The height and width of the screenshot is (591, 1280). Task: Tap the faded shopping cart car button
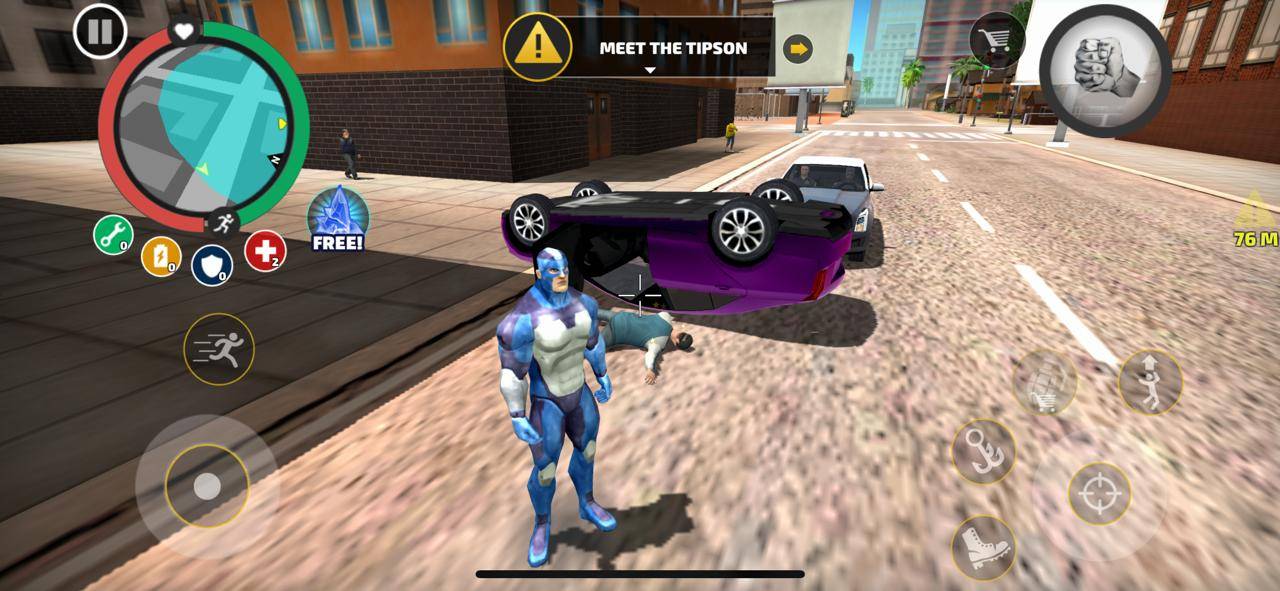point(1044,383)
